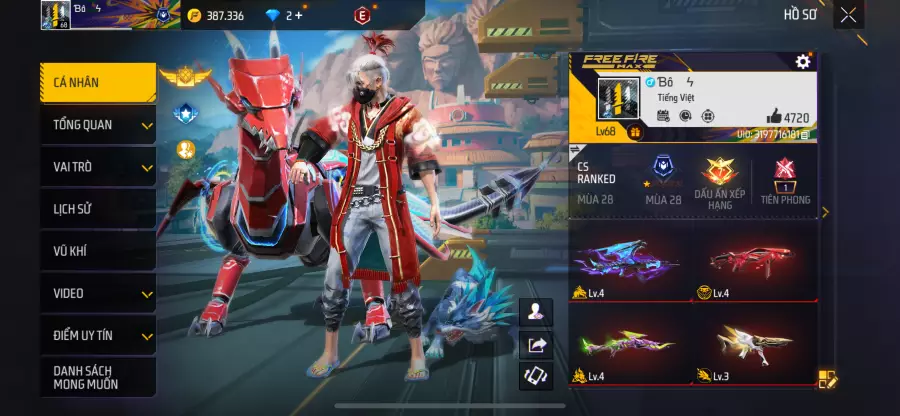Copy the UID with the copy icon
This screenshot has height=416, width=900.
(805, 133)
